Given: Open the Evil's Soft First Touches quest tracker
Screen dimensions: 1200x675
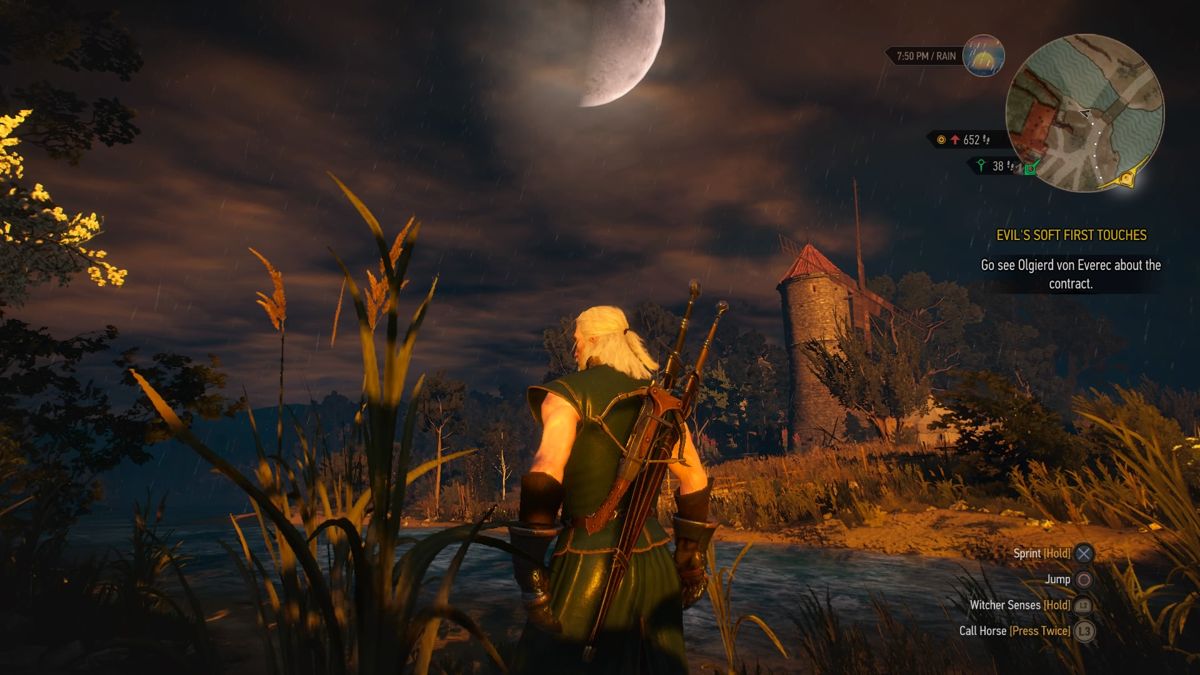Looking at the screenshot, I should 1068,235.
